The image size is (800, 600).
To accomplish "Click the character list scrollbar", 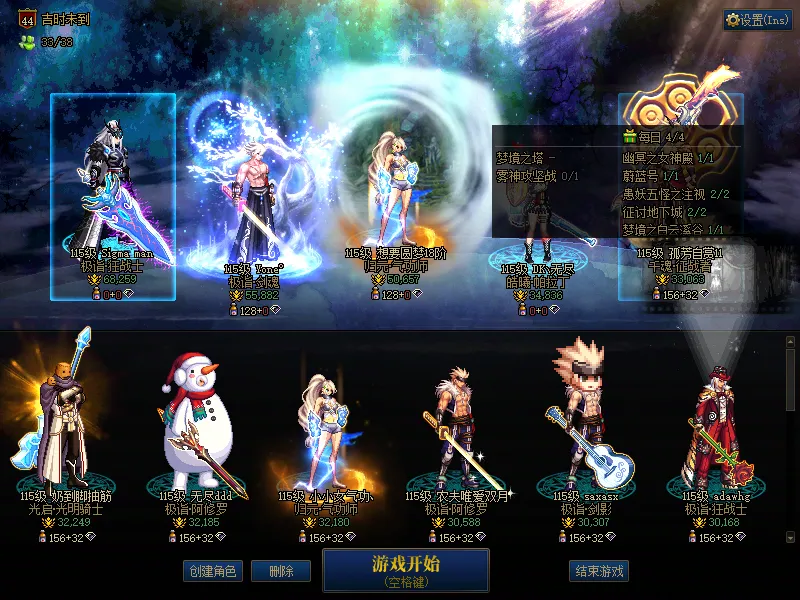I will [x=791, y=440].
